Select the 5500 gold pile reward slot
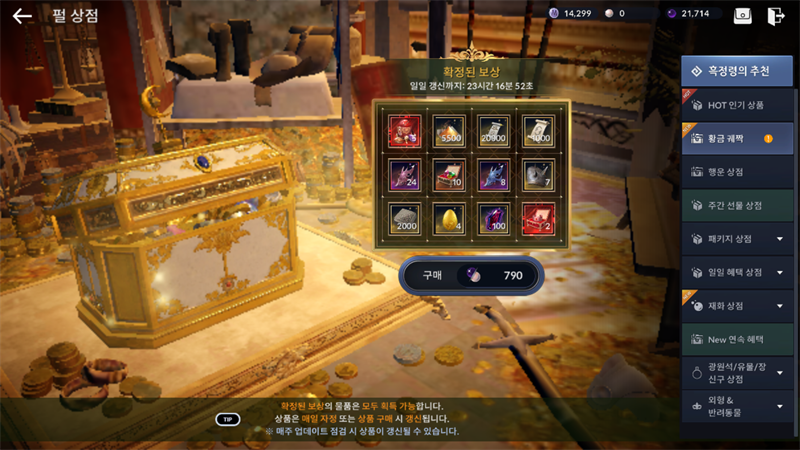 pos(449,130)
